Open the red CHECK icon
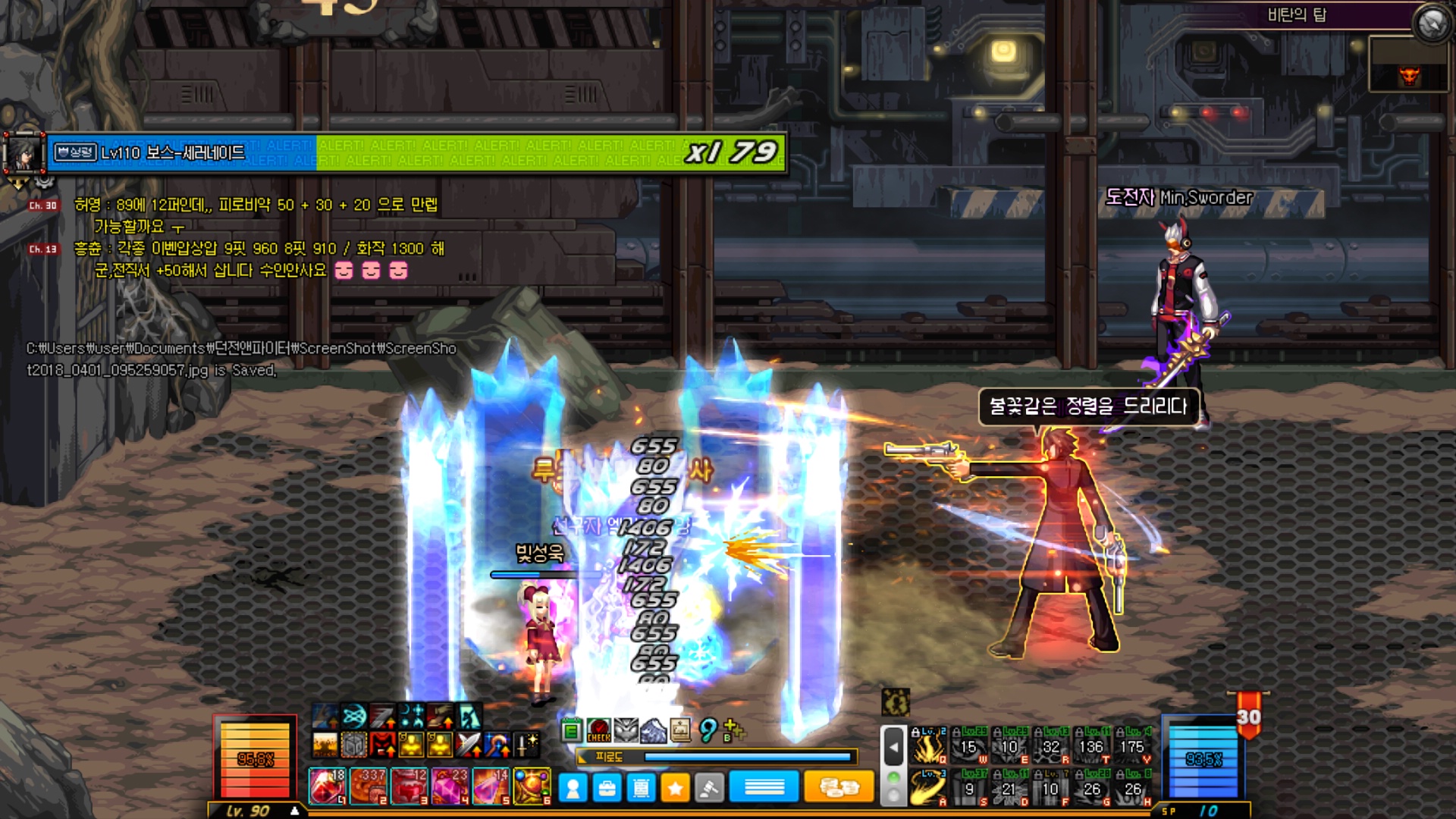Screen dimensions: 1456x819 (598, 730)
